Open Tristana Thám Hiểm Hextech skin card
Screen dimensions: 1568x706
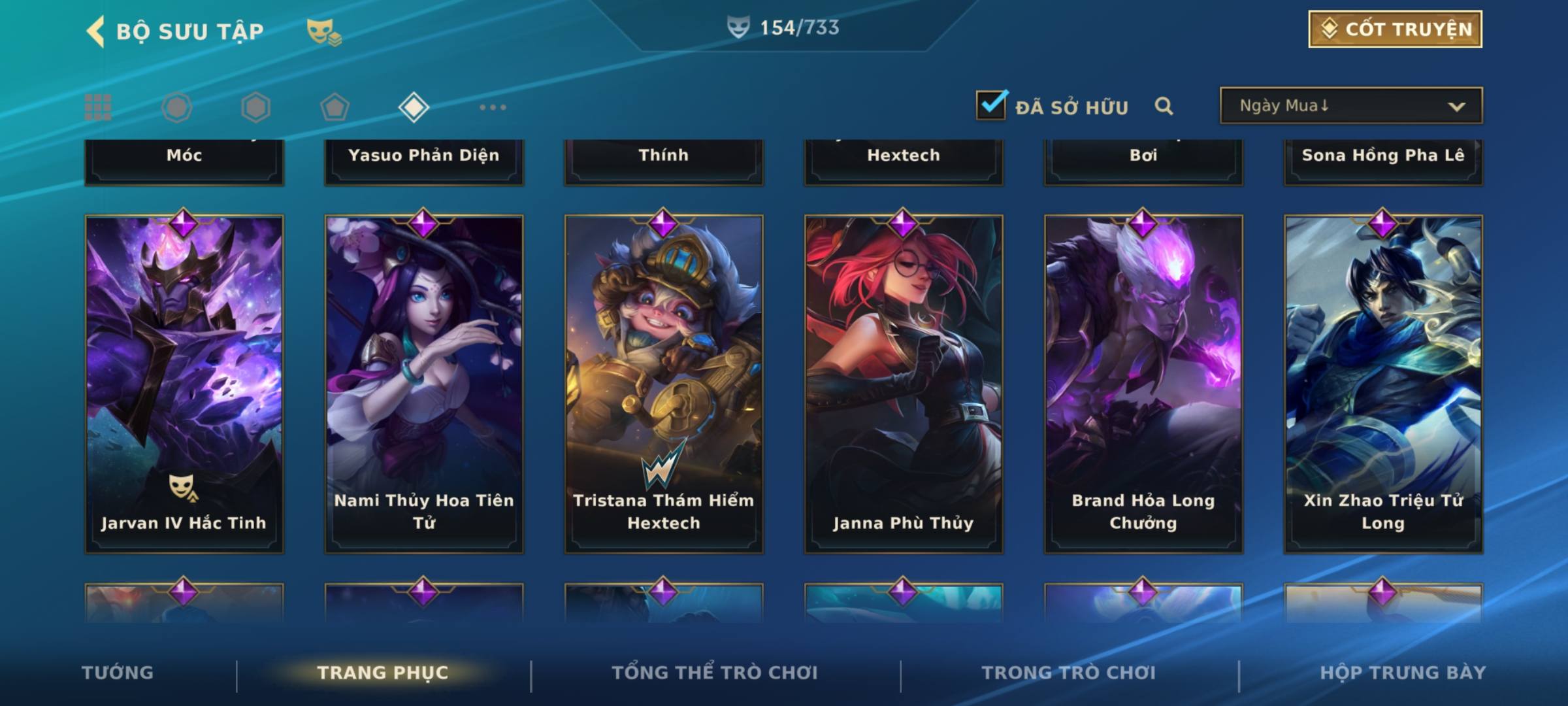(664, 384)
